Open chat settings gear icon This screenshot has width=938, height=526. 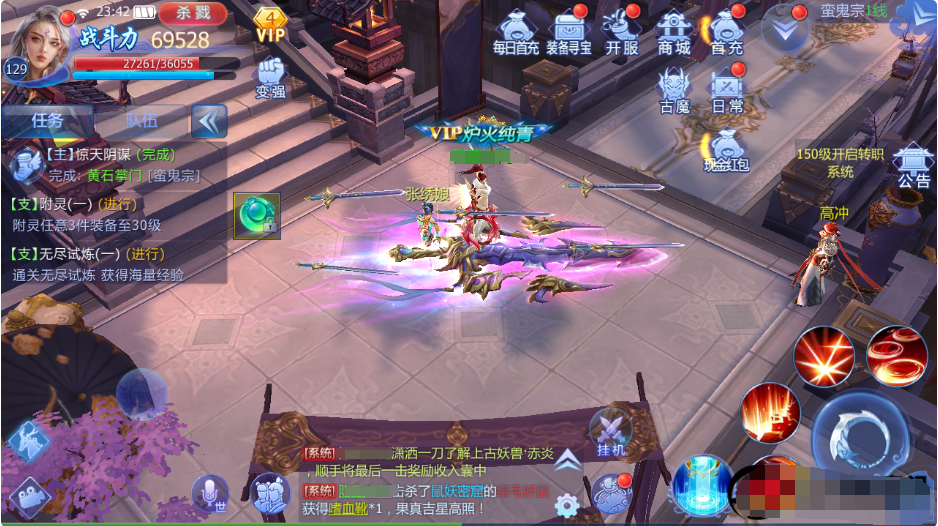click(x=567, y=504)
